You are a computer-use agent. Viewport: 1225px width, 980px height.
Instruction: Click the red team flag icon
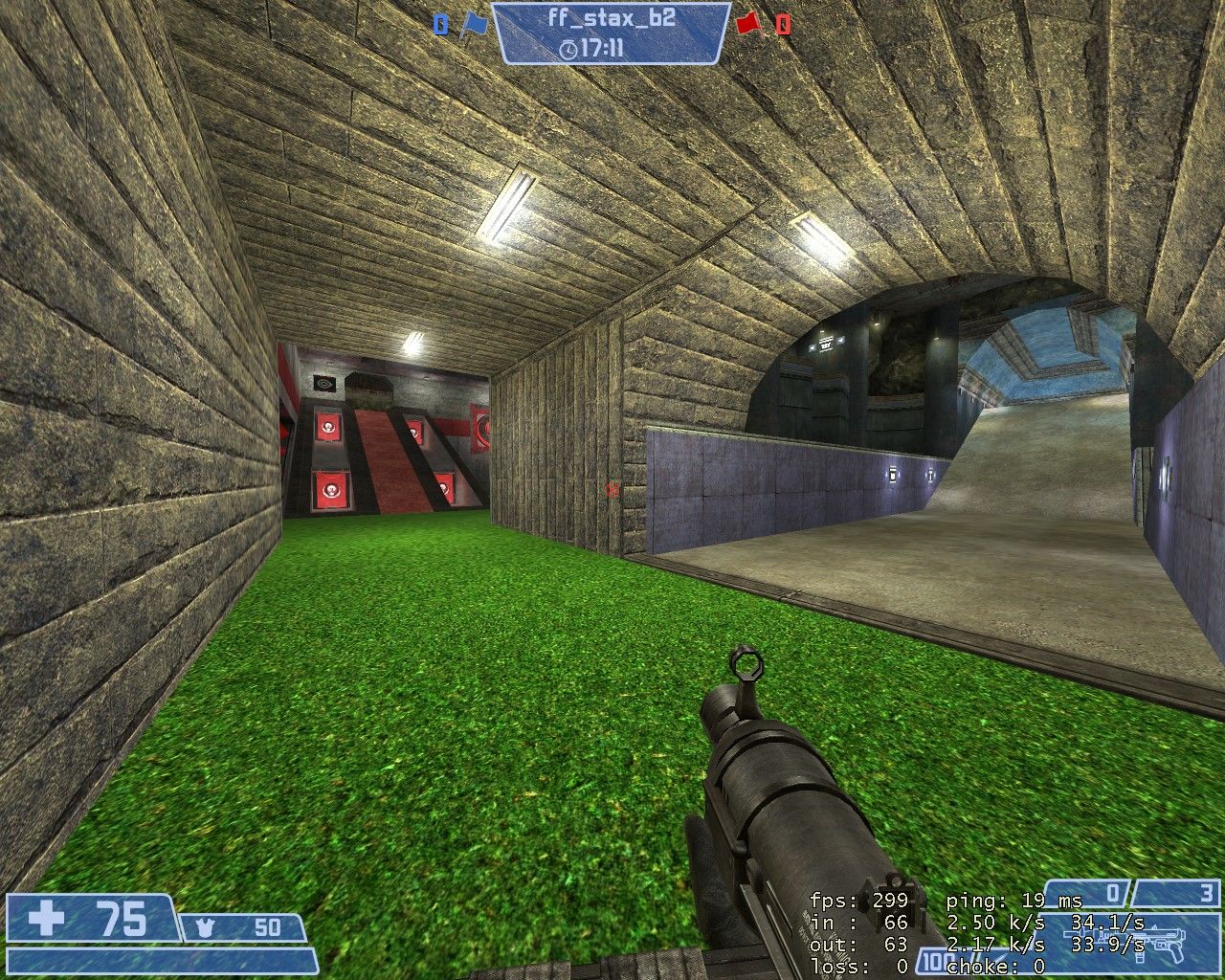[x=749, y=24]
